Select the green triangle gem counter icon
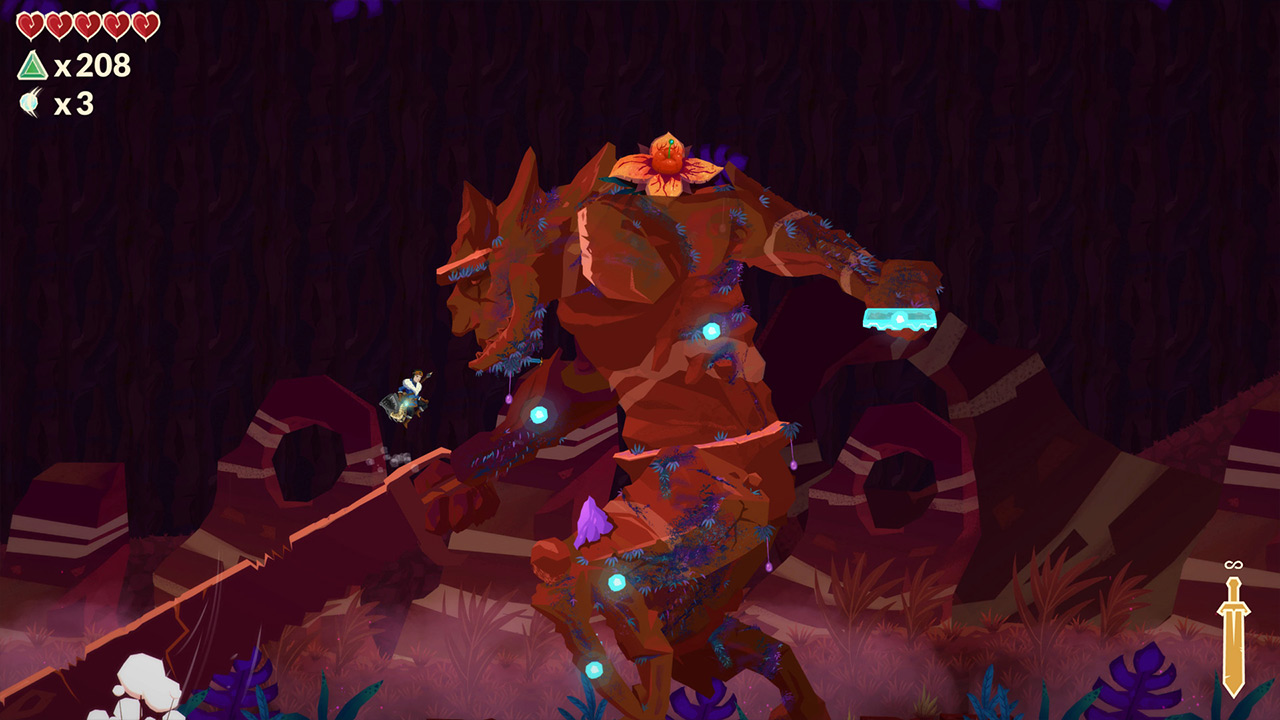Image resolution: width=1280 pixels, height=720 pixels. point(34,65)
